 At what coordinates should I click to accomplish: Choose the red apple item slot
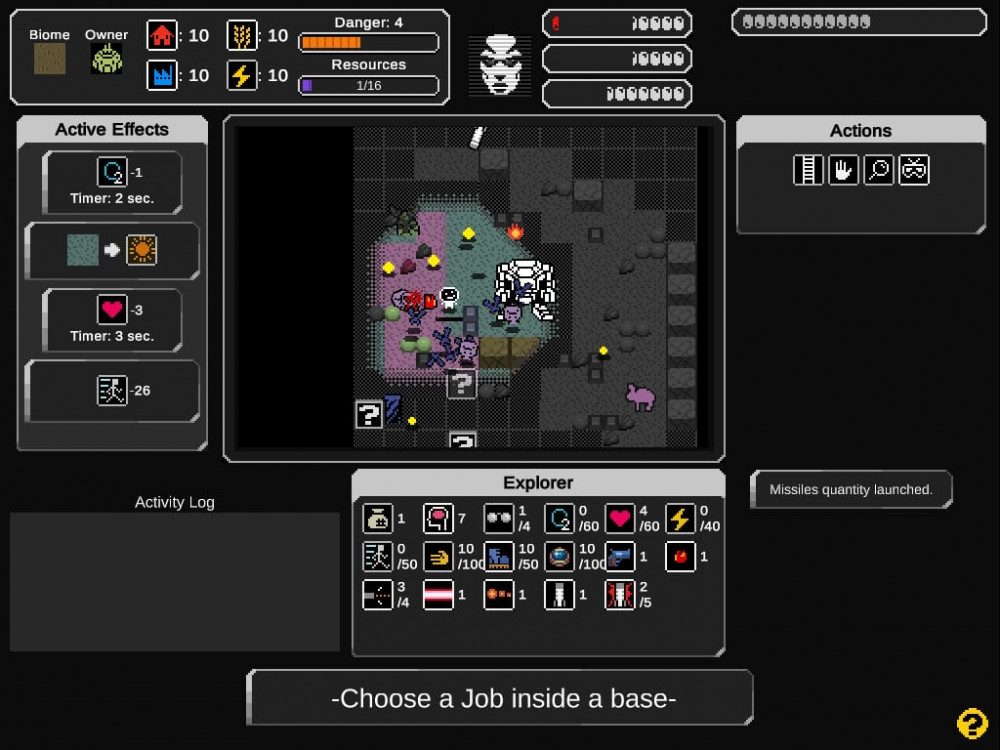[680, 557]
